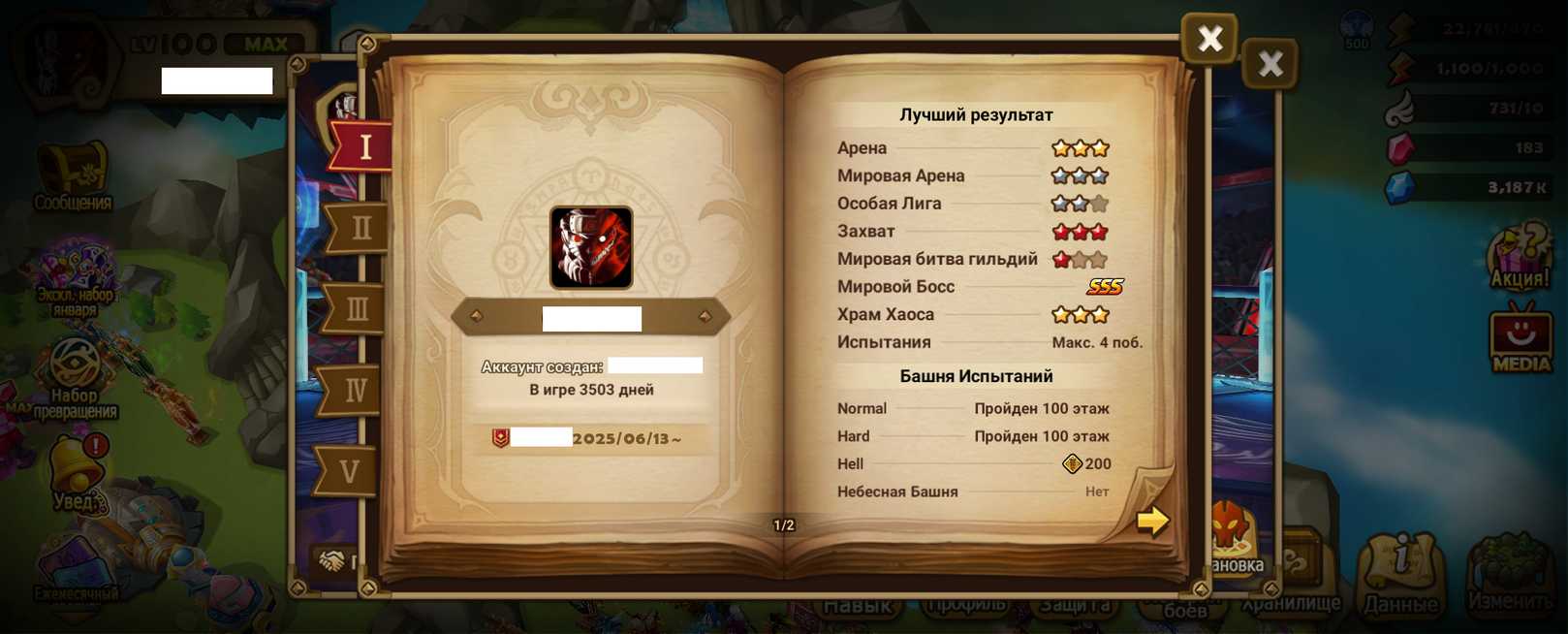Click the red-masked player avatar portrait
Screen dimensions: 1568x634
[x=591, y=247]
